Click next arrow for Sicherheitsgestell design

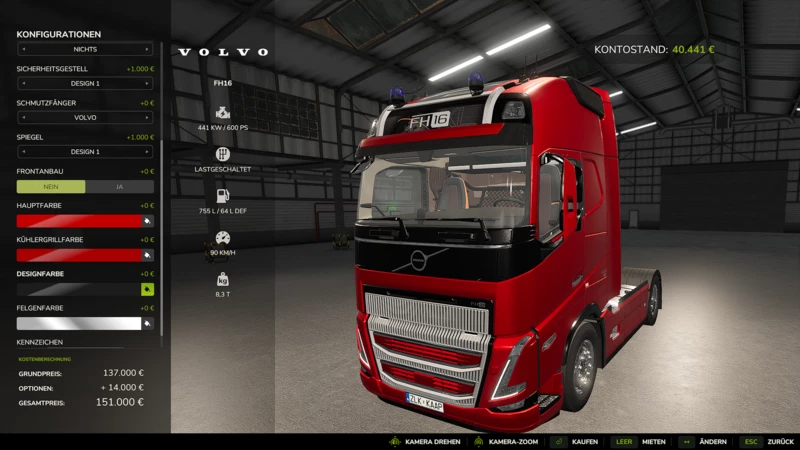point(148,83)
